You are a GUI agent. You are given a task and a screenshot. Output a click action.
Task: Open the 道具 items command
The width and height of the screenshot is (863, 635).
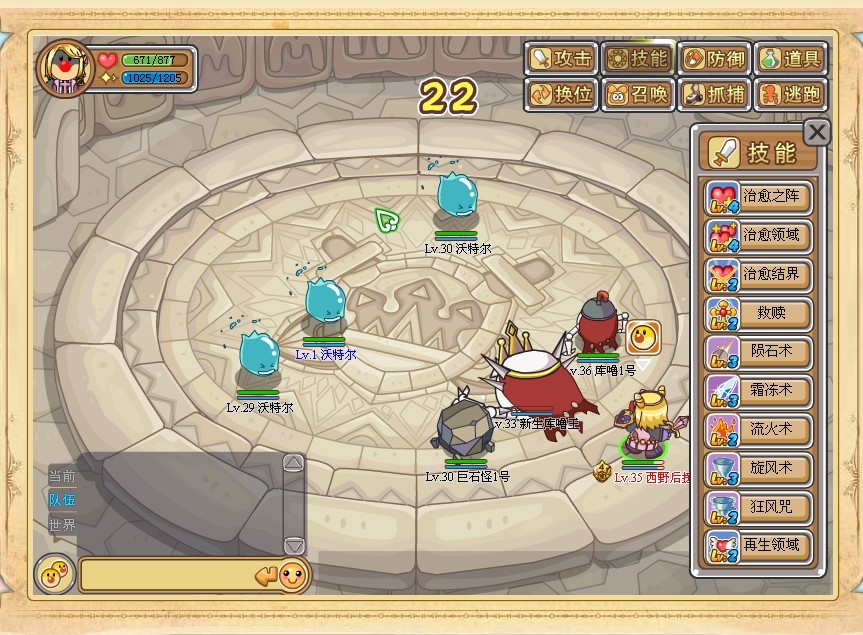(x=790, y=59)
